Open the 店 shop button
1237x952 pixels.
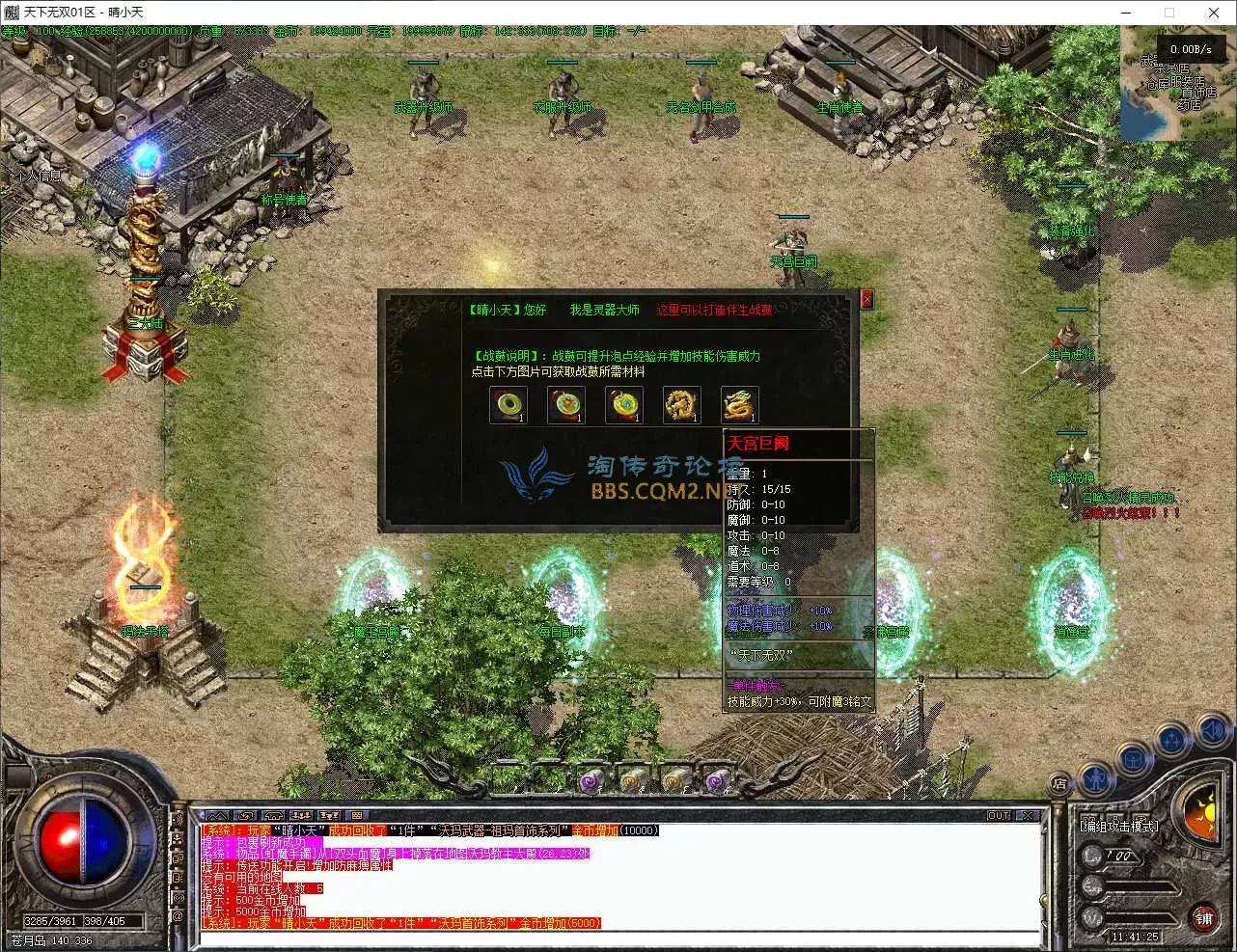(1059, 783)
